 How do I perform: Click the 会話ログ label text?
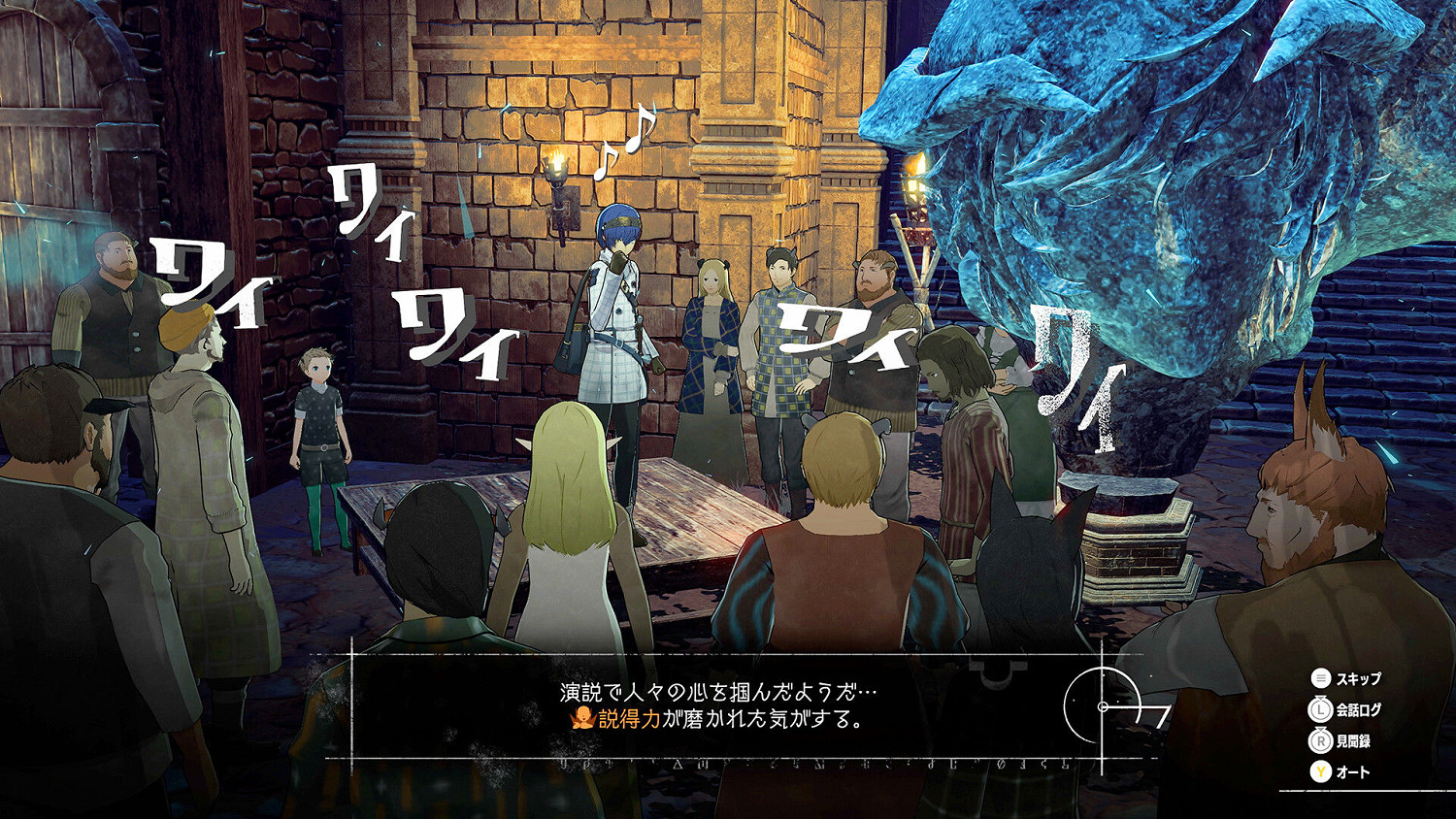(x=1358, y=709)
